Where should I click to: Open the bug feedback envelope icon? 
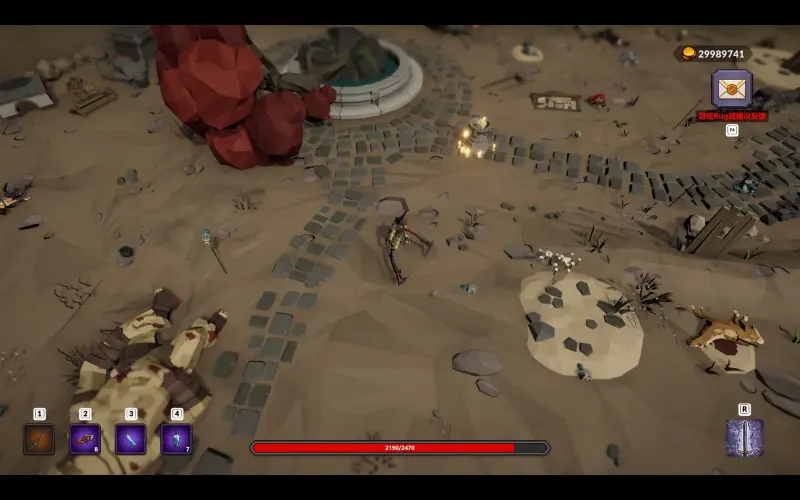[x=732, y=89]
